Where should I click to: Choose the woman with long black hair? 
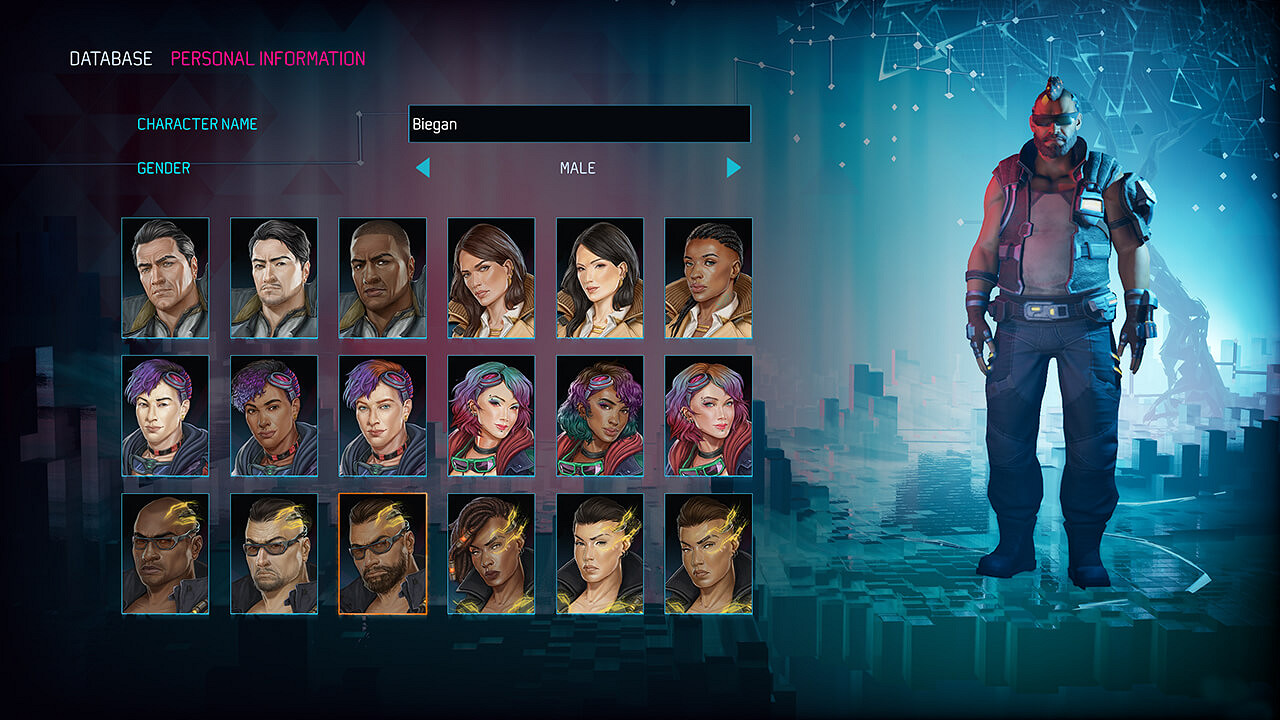point(600,278)
